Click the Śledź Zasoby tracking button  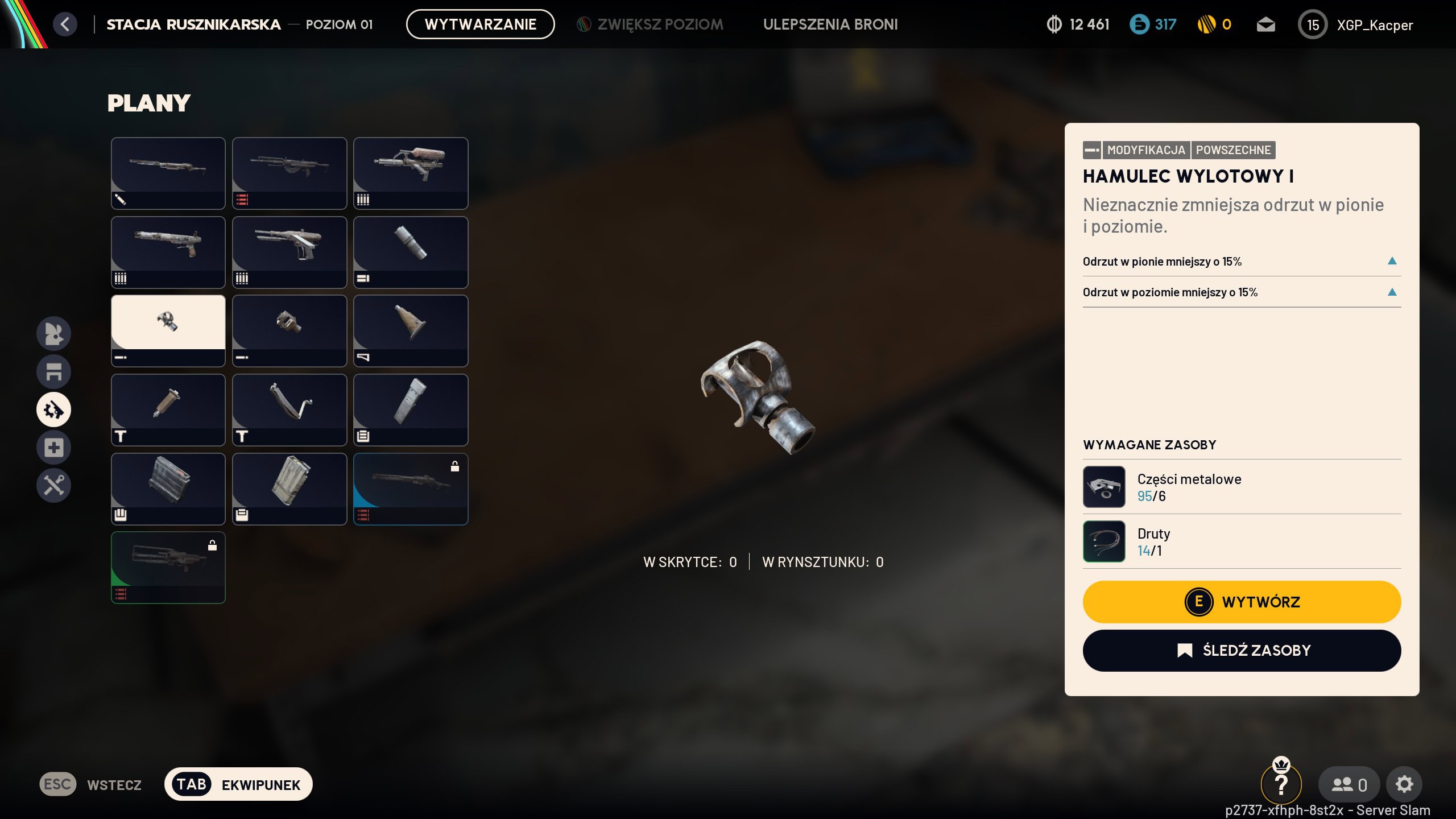(x=1242, y=650)
